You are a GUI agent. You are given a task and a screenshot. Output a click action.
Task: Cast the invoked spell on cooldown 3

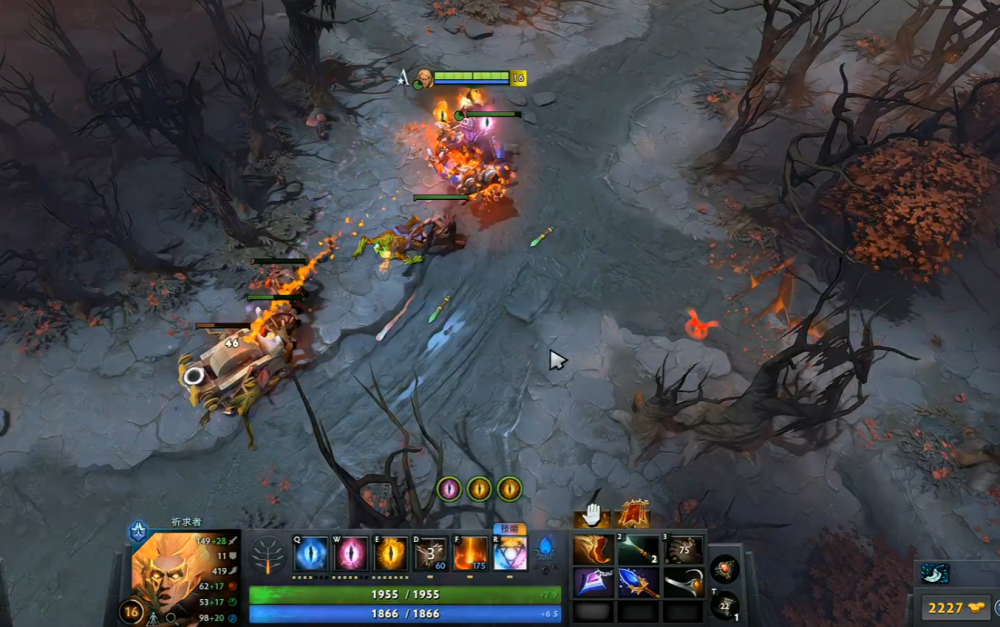430,553
